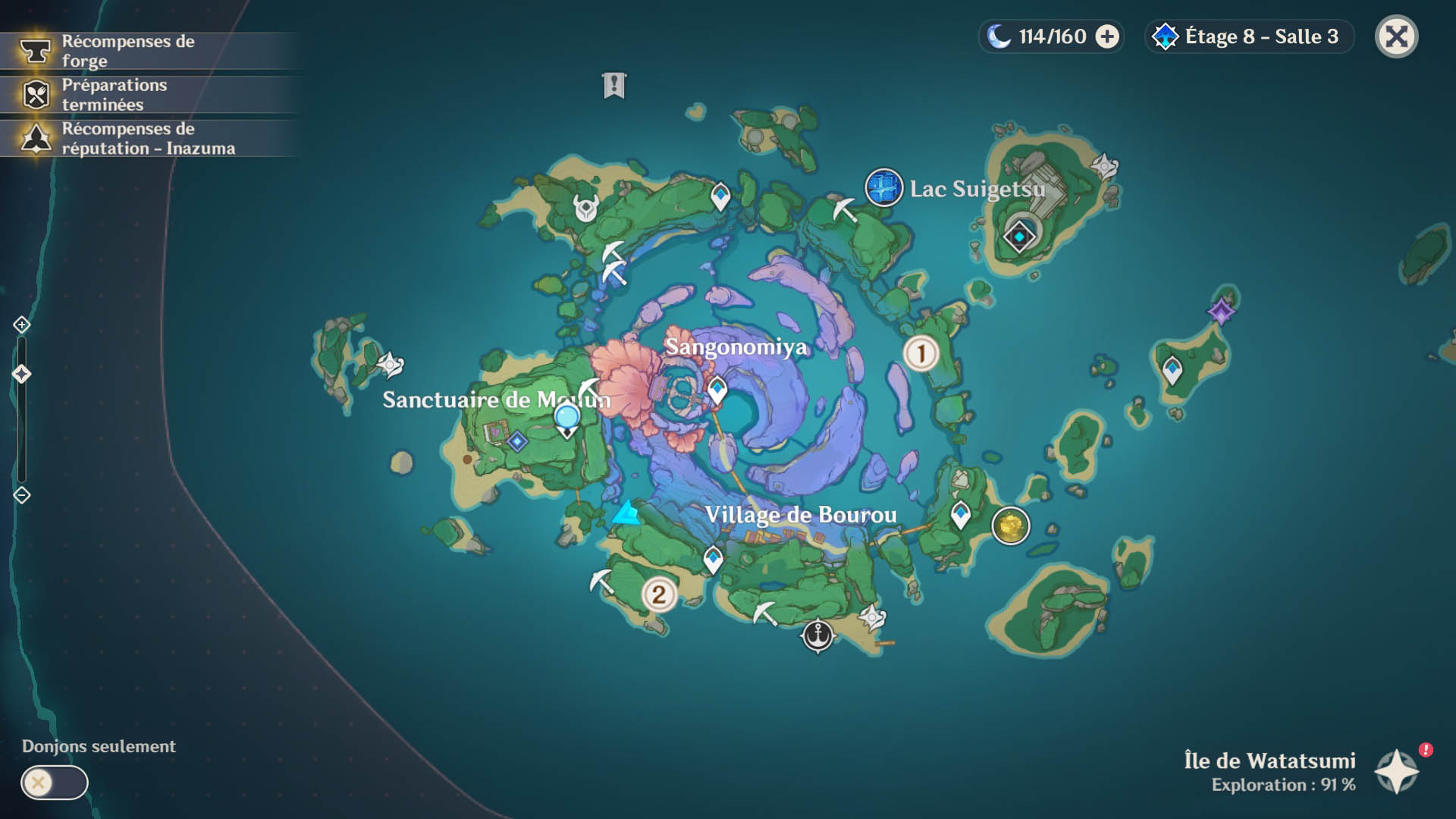Select the banner marker with exclamation point
The width and height of the screenshot is (1456, 819).
(614, 85)
